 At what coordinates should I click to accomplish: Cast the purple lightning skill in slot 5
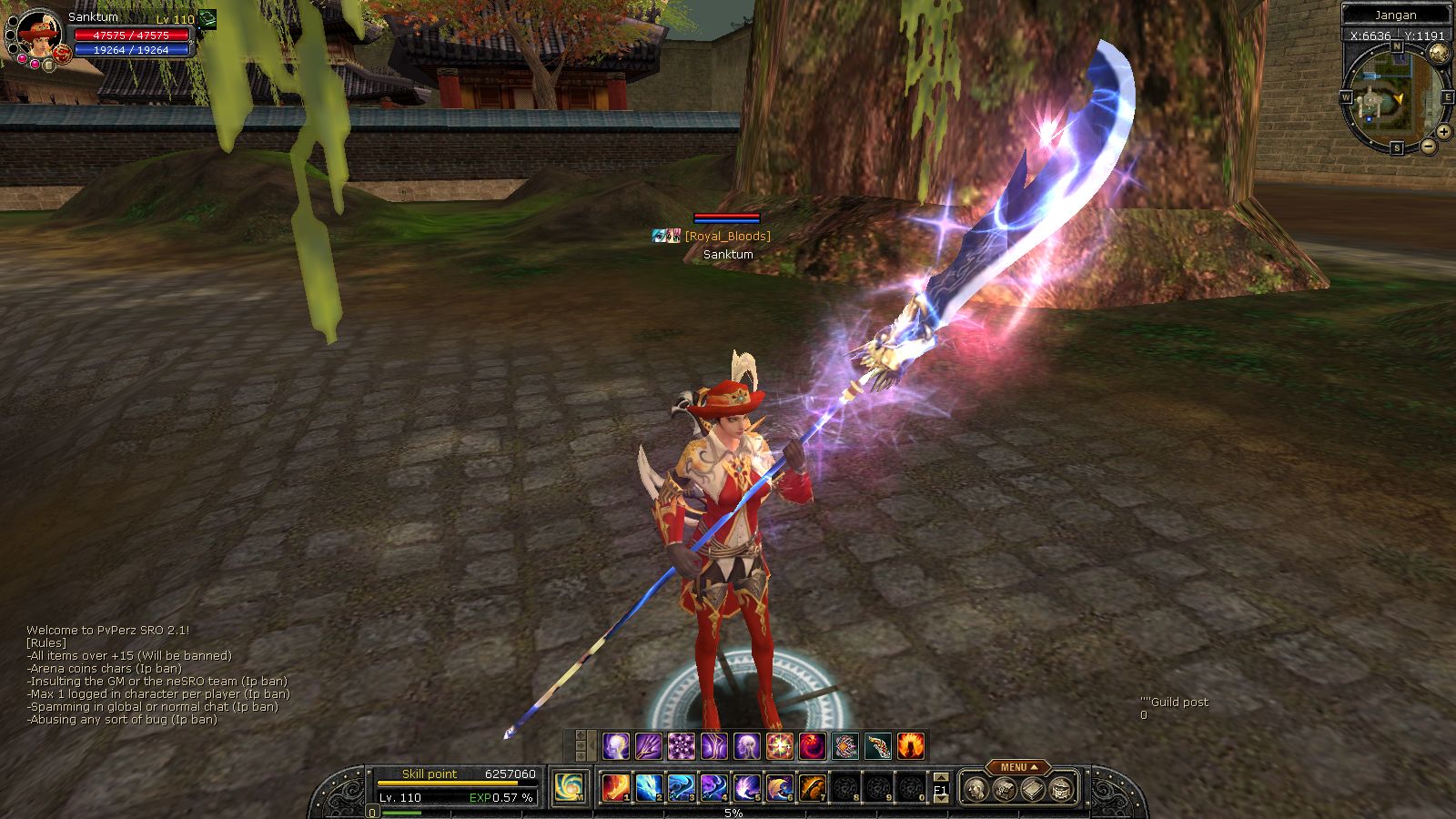click(747, 788)
